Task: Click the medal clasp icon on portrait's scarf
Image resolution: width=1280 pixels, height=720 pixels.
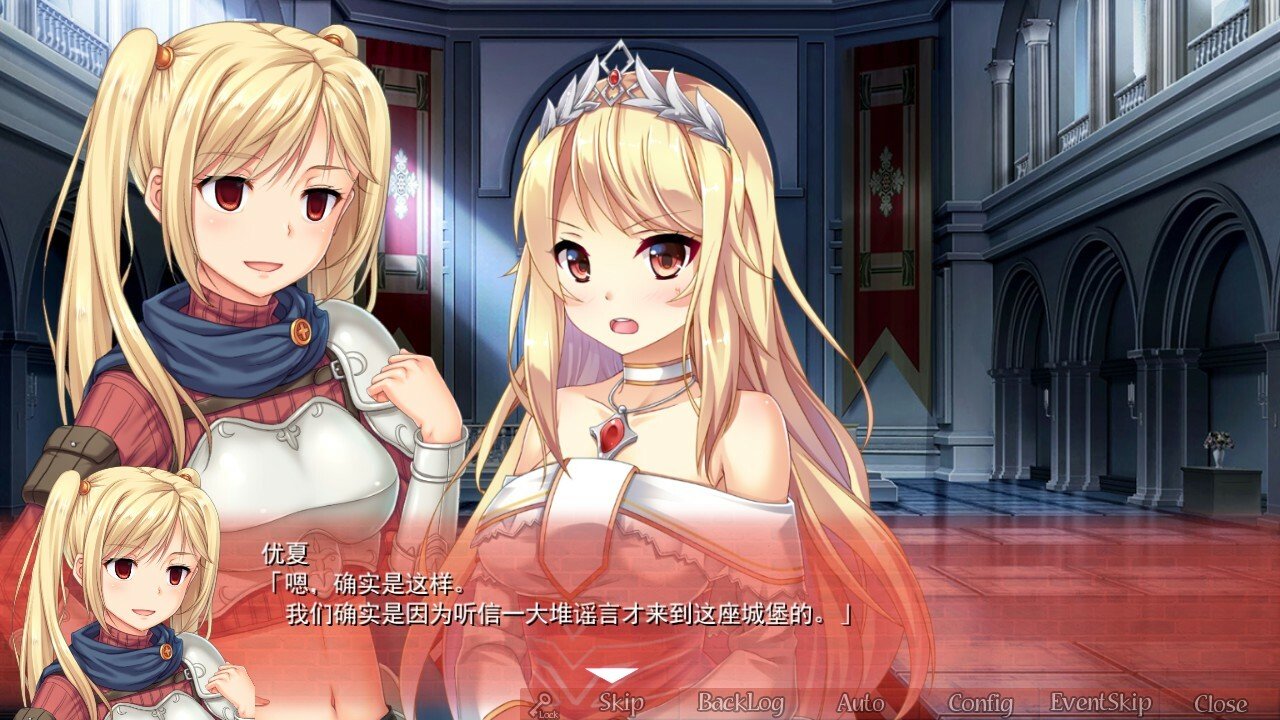Action: click(x=165, y=652)
